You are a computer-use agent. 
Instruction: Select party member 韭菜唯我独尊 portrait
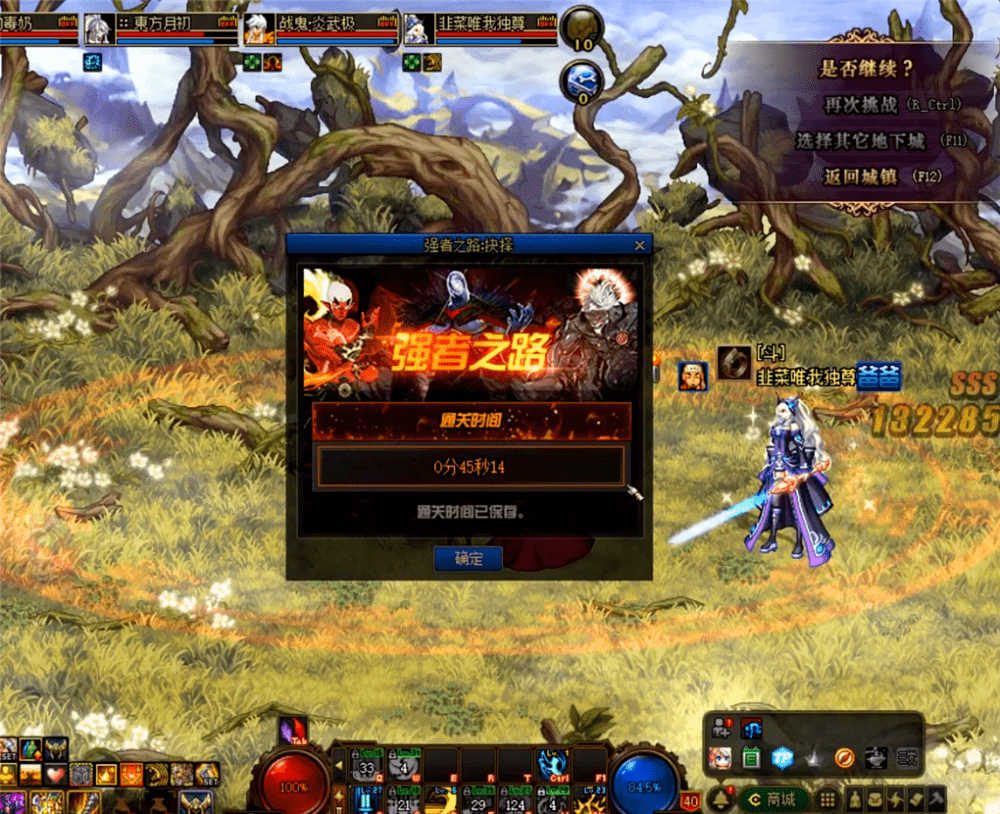click(417, 30)
